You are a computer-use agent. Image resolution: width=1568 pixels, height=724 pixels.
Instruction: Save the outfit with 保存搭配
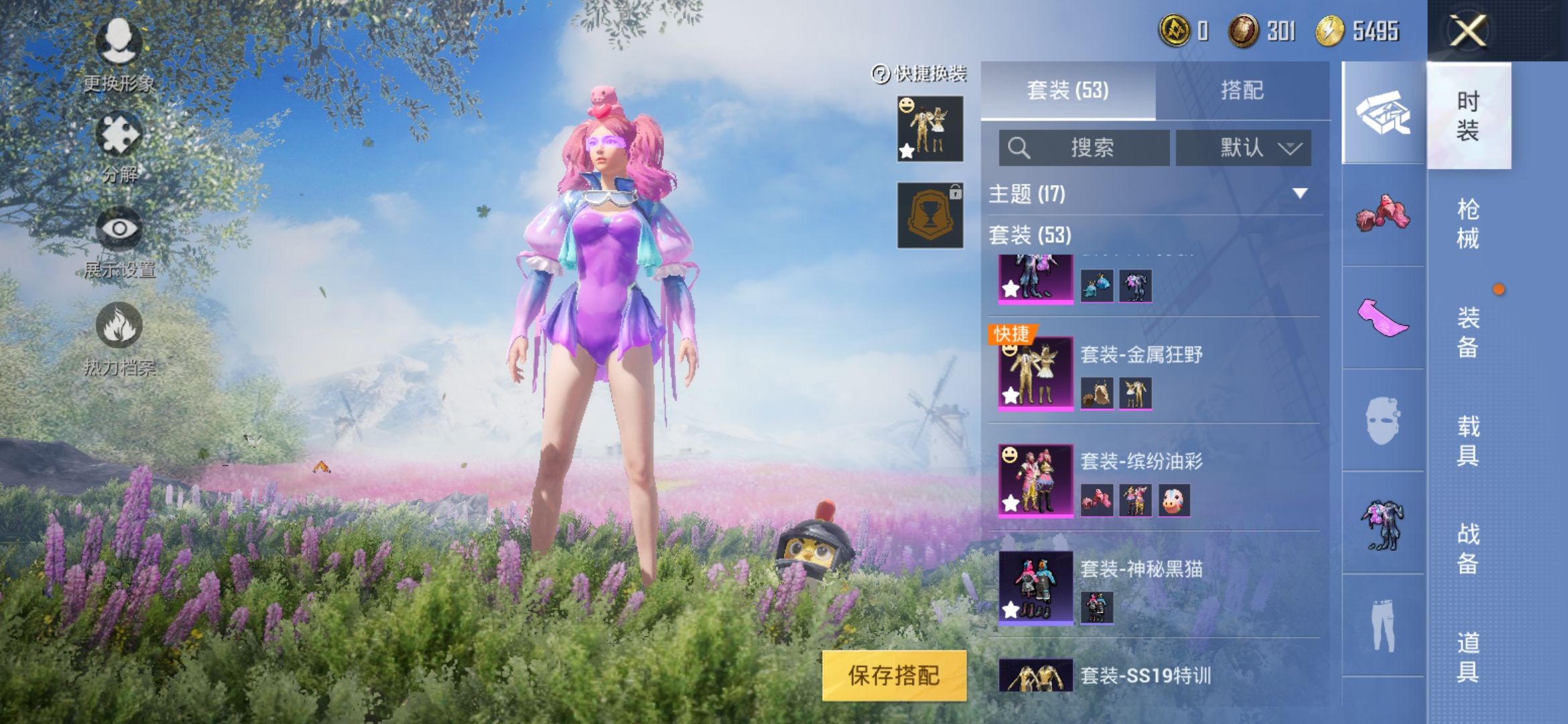pos(894,675)
